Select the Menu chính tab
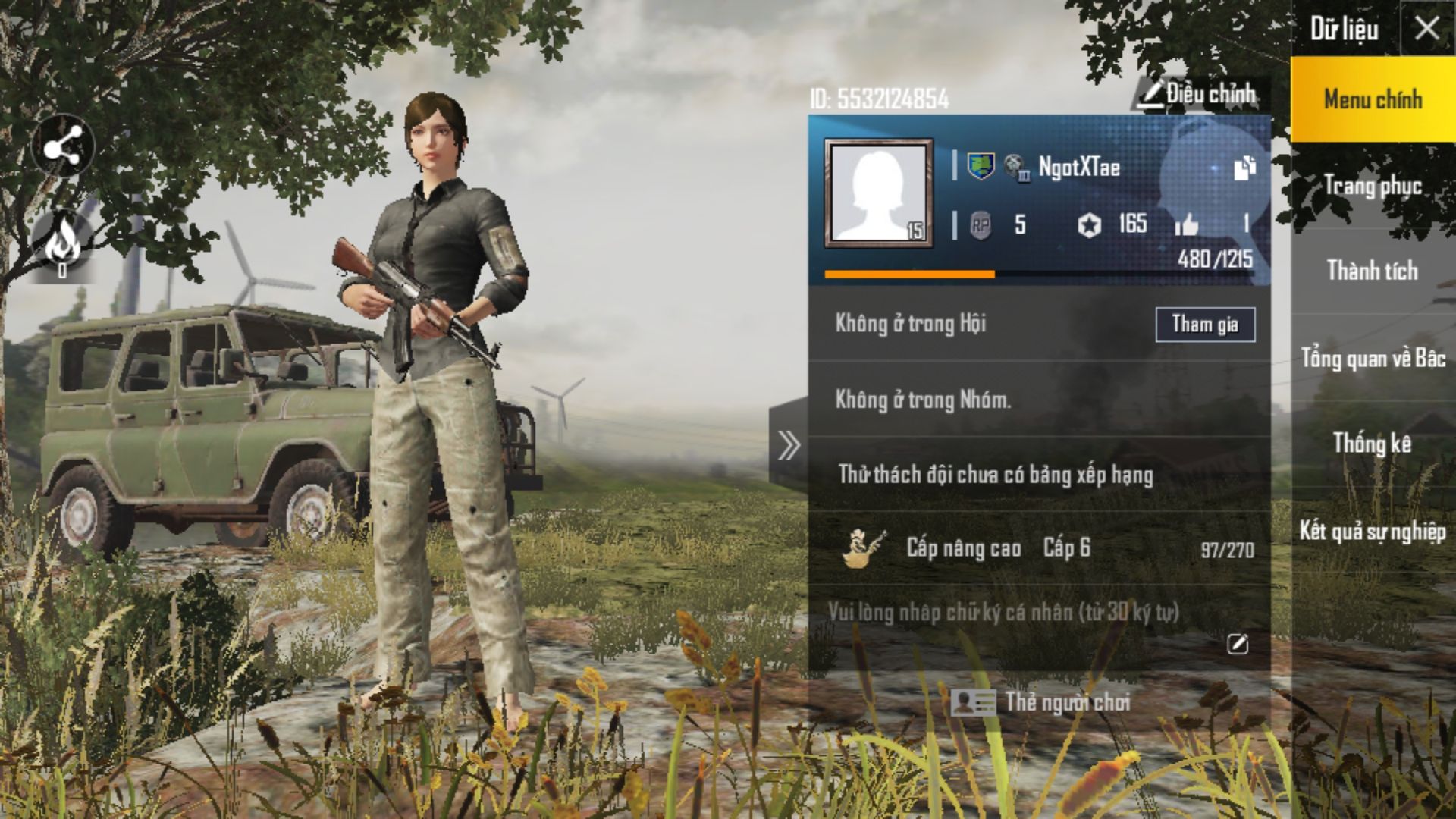The height and width of the screenshot is (819, 1456). [1373, 99]
